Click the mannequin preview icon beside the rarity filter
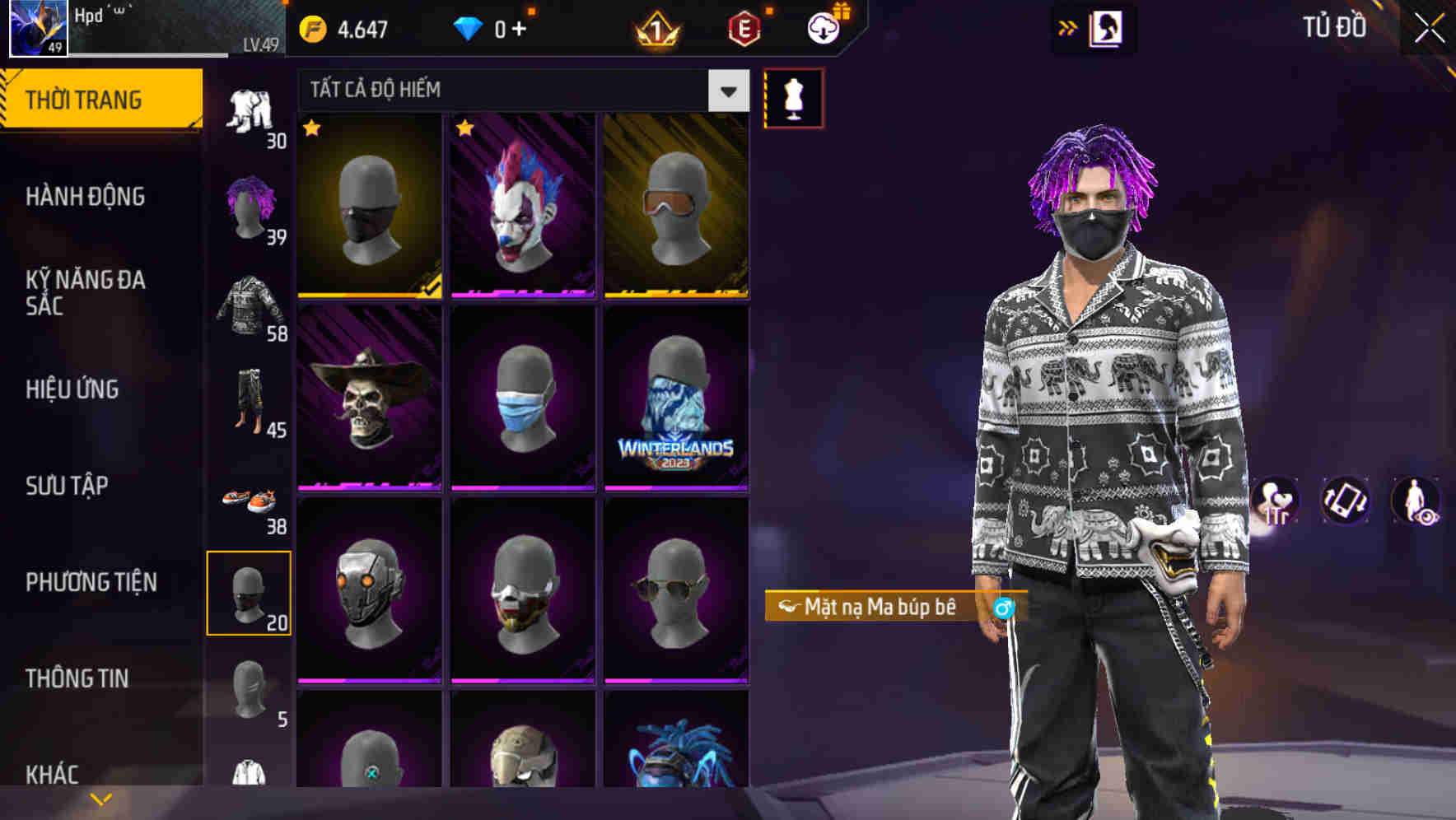This screenshot has width=1456, height=820. (793, 97)
